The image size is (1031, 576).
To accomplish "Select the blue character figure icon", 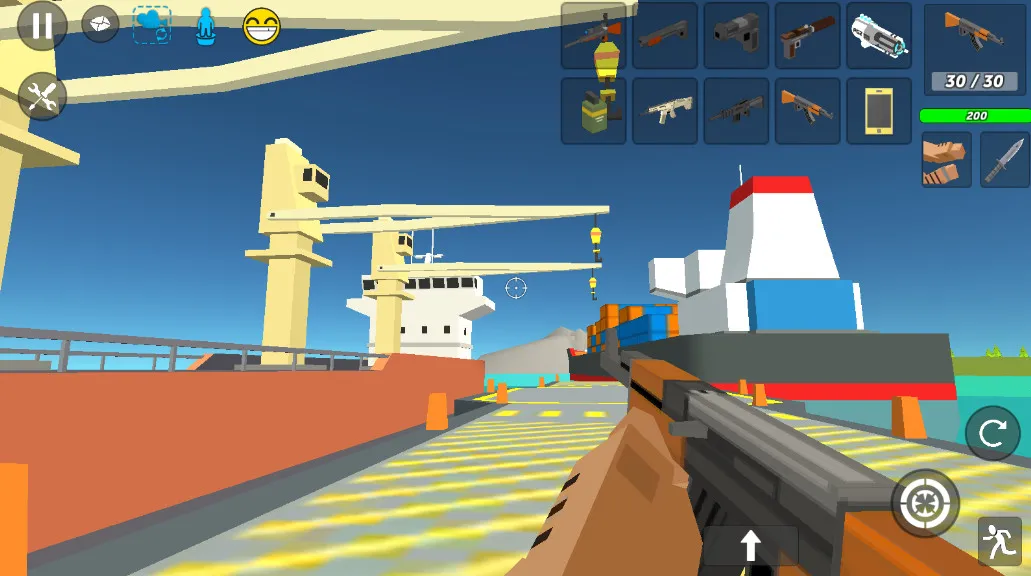I will pyautogui.click(x=205, y=26).
